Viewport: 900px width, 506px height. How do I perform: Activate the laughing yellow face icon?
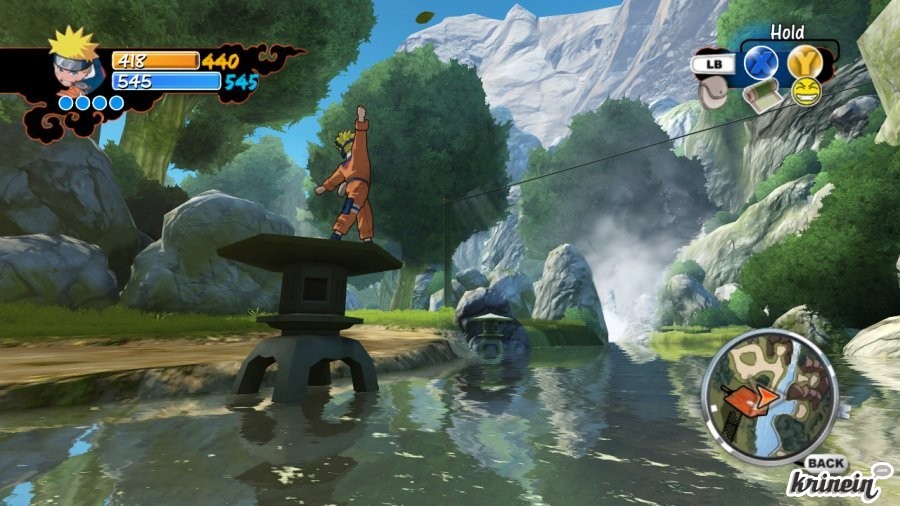tap(806, 93)
